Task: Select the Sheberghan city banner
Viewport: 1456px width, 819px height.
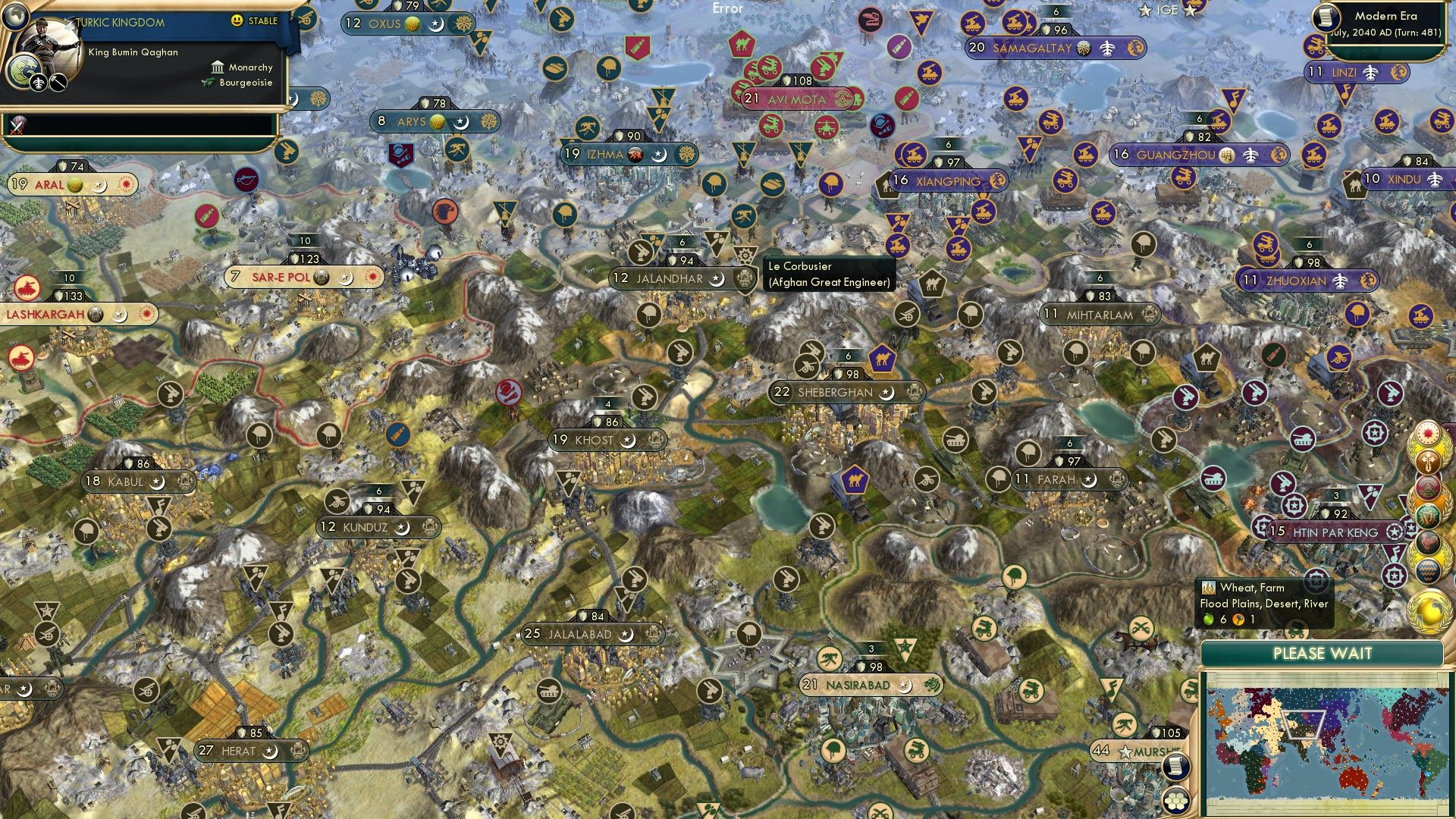Action: pos(844,393)
